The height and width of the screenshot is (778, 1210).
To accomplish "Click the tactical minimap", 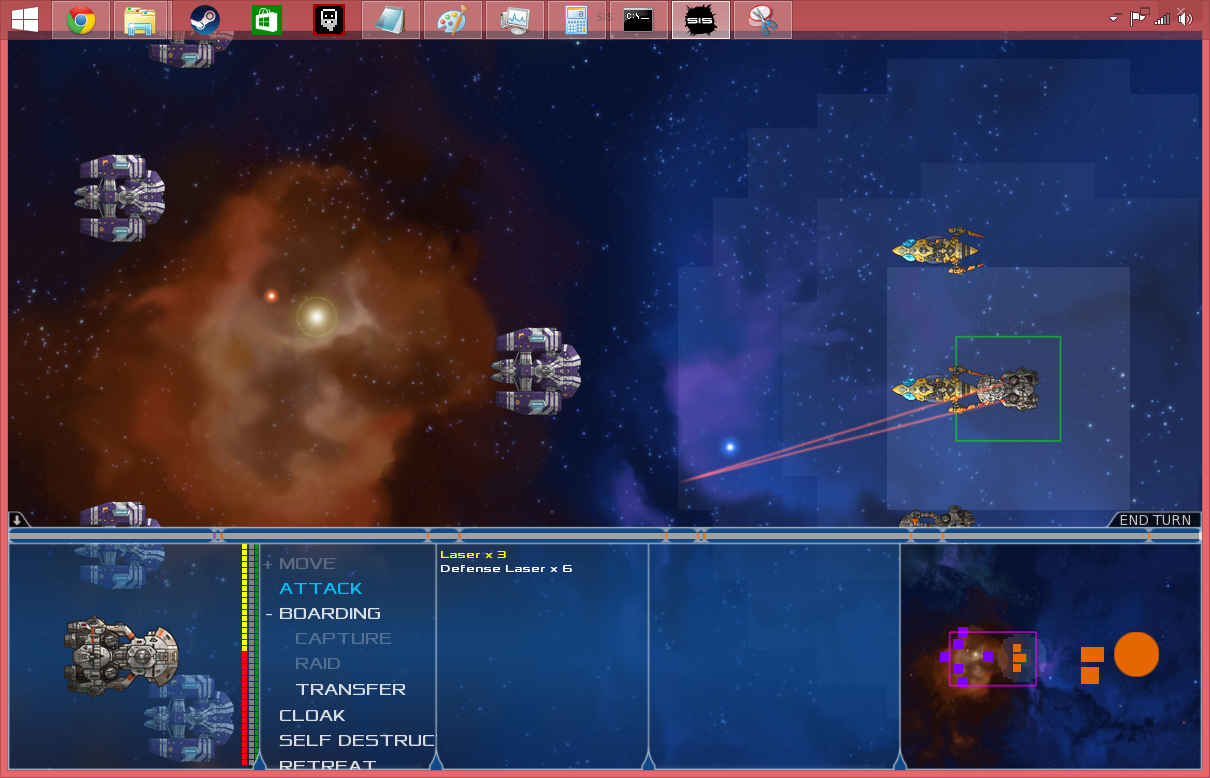I will point(1050,657).
